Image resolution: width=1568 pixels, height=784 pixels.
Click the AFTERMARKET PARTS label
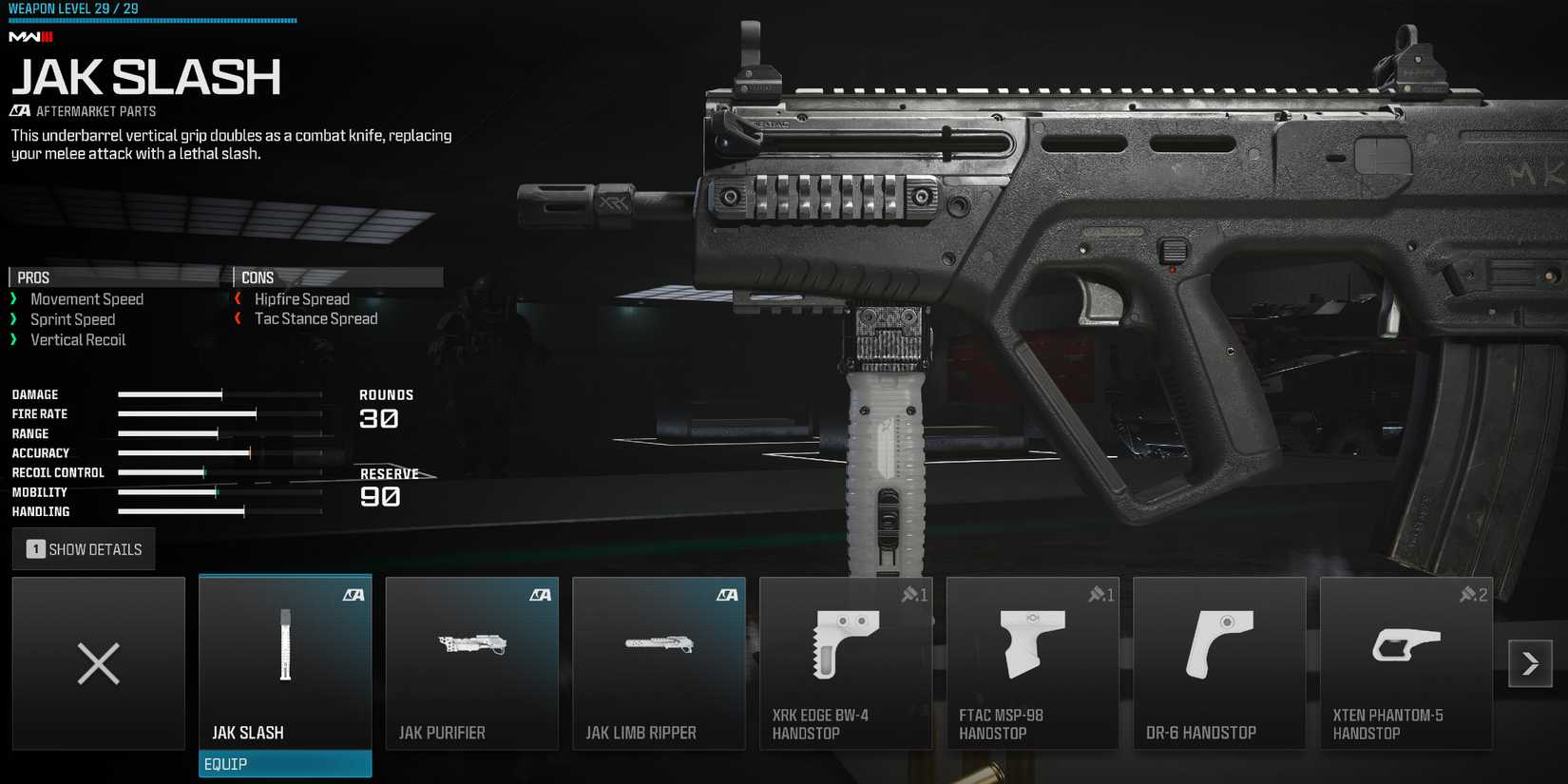point(83,110)
